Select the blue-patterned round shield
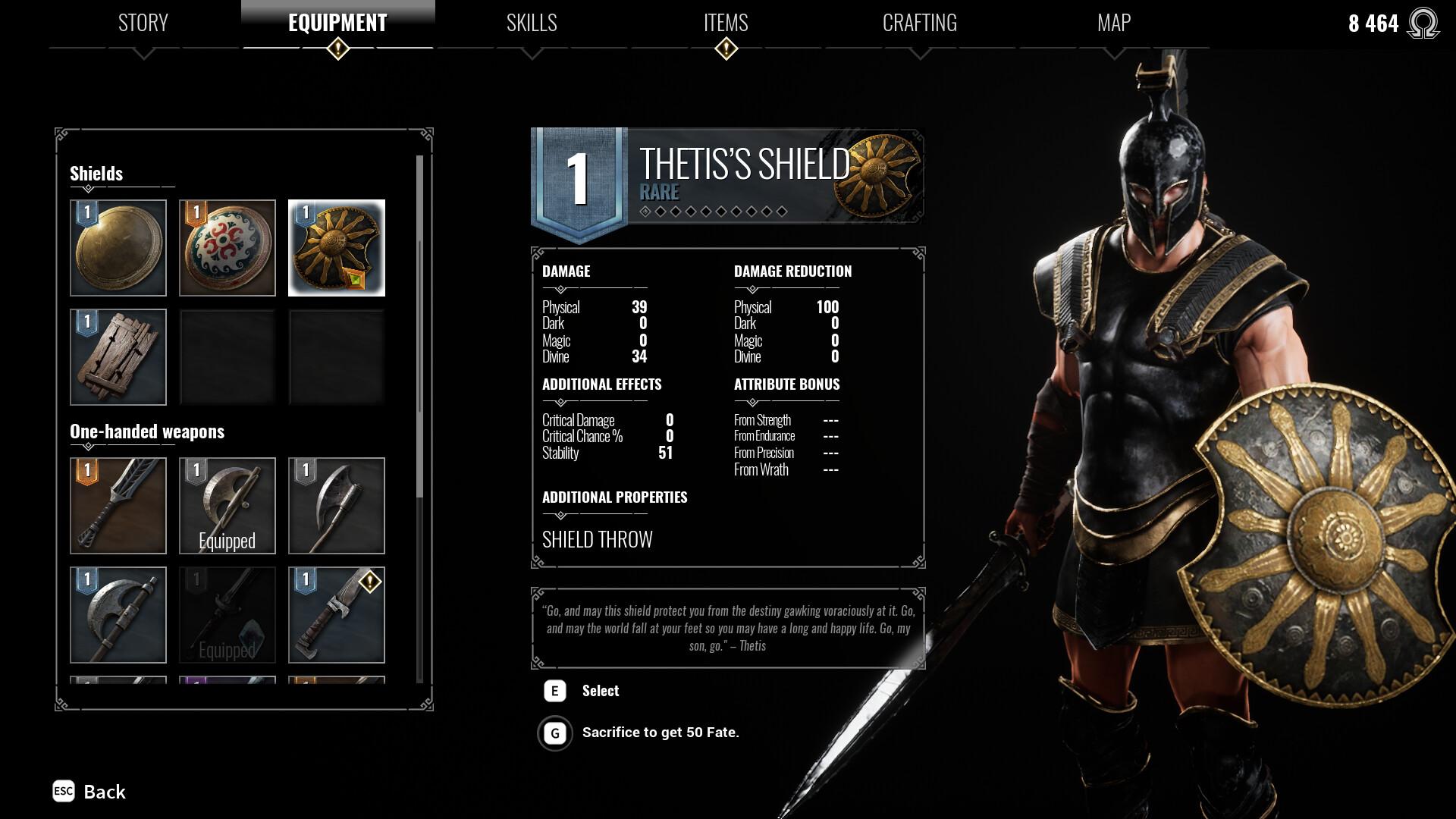 (x=227, y=248)
